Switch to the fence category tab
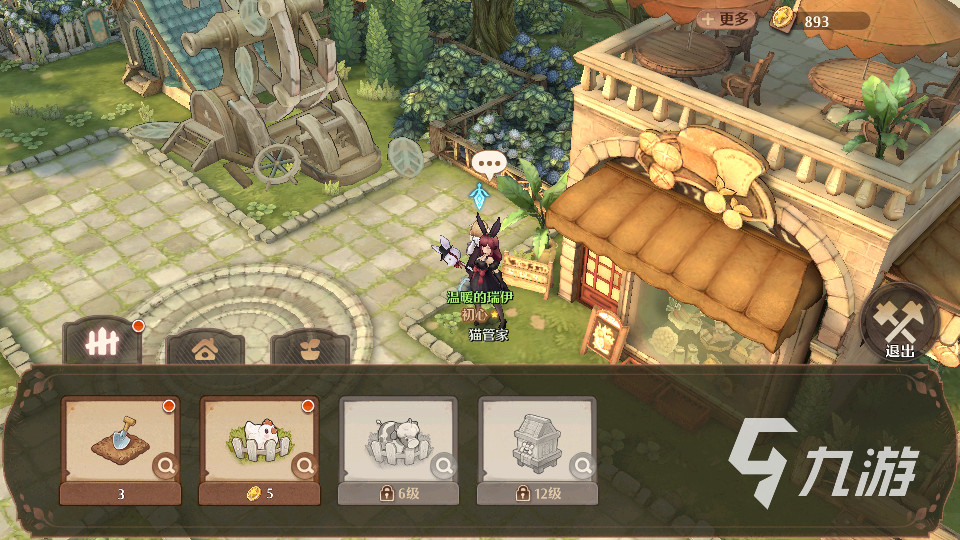The height and width of the screenshot is (540, 960). 102,343
